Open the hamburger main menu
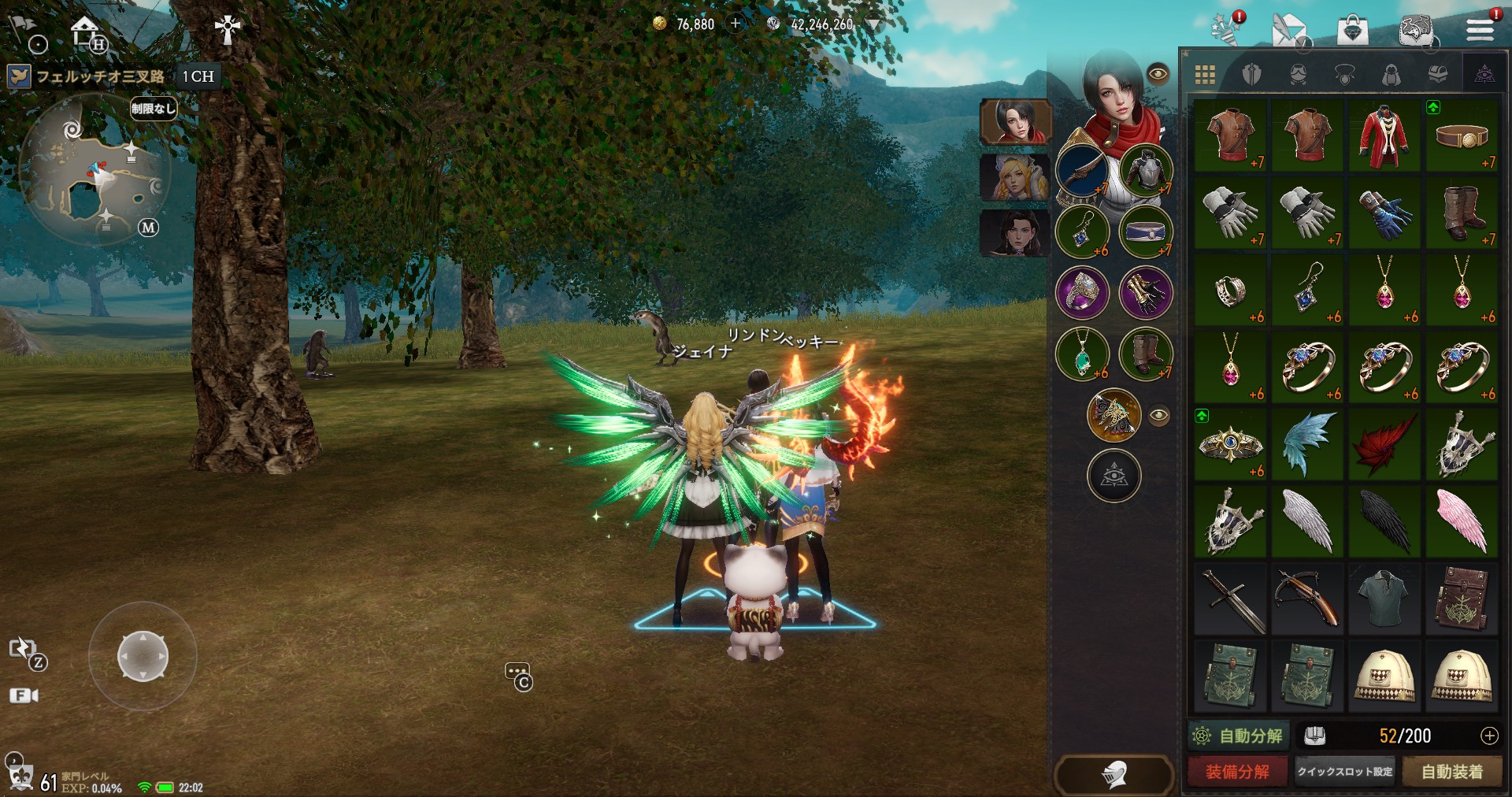 1480,30
